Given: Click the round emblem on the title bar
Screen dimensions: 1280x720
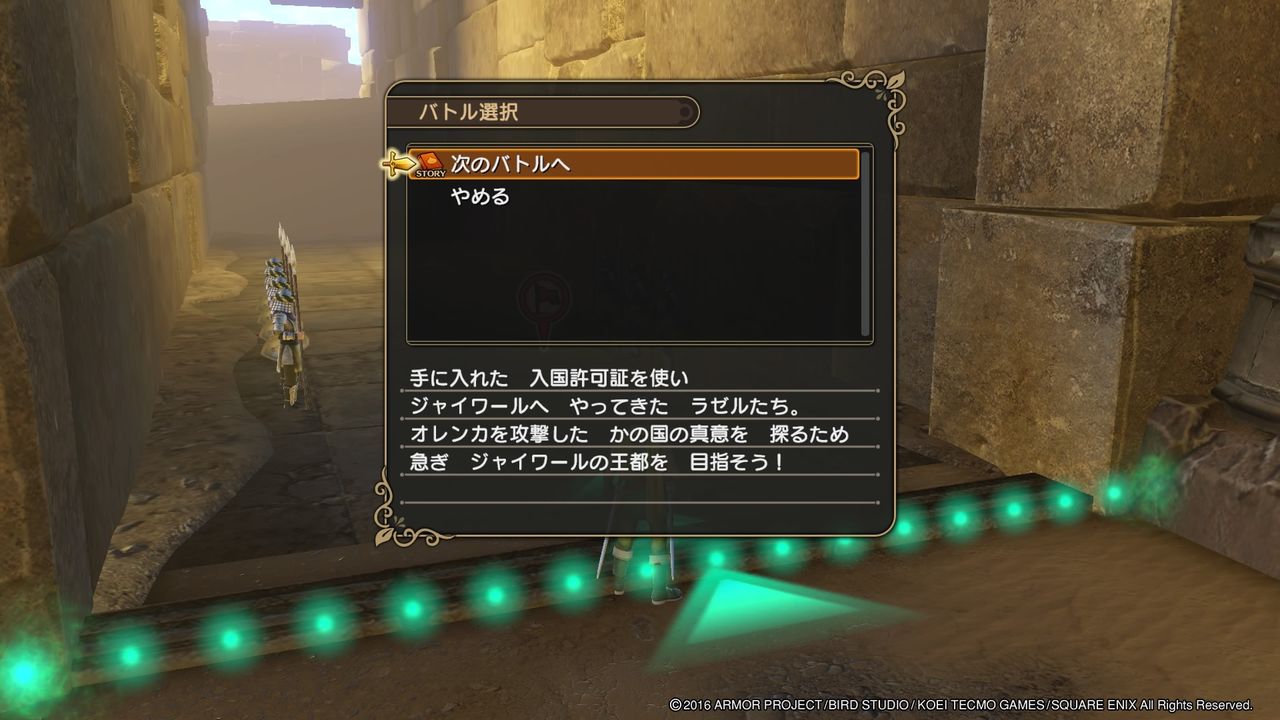Looking at the screenshot, I should pyautogui.click(x=685, y=113).
